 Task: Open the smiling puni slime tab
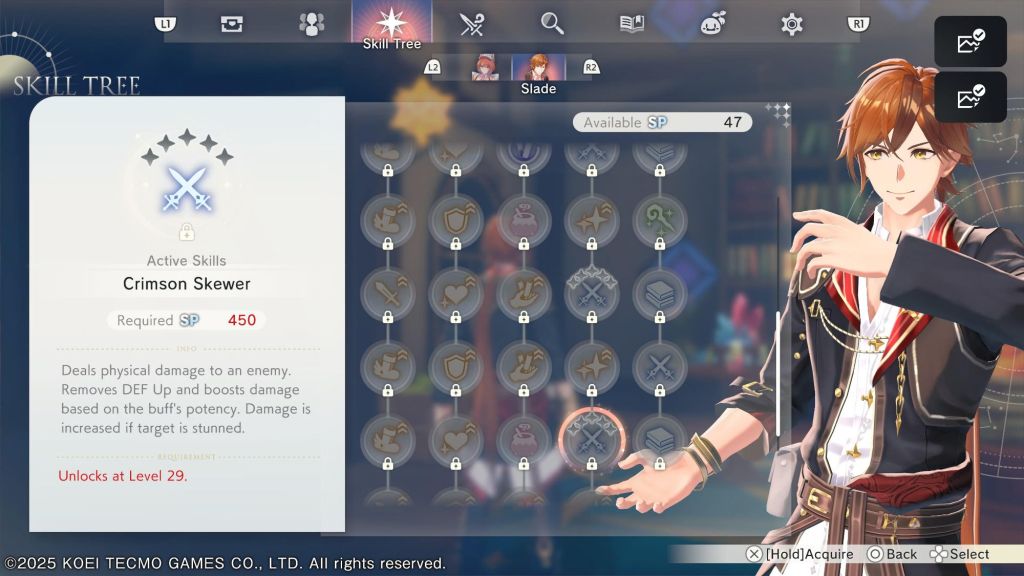[712, 24]
